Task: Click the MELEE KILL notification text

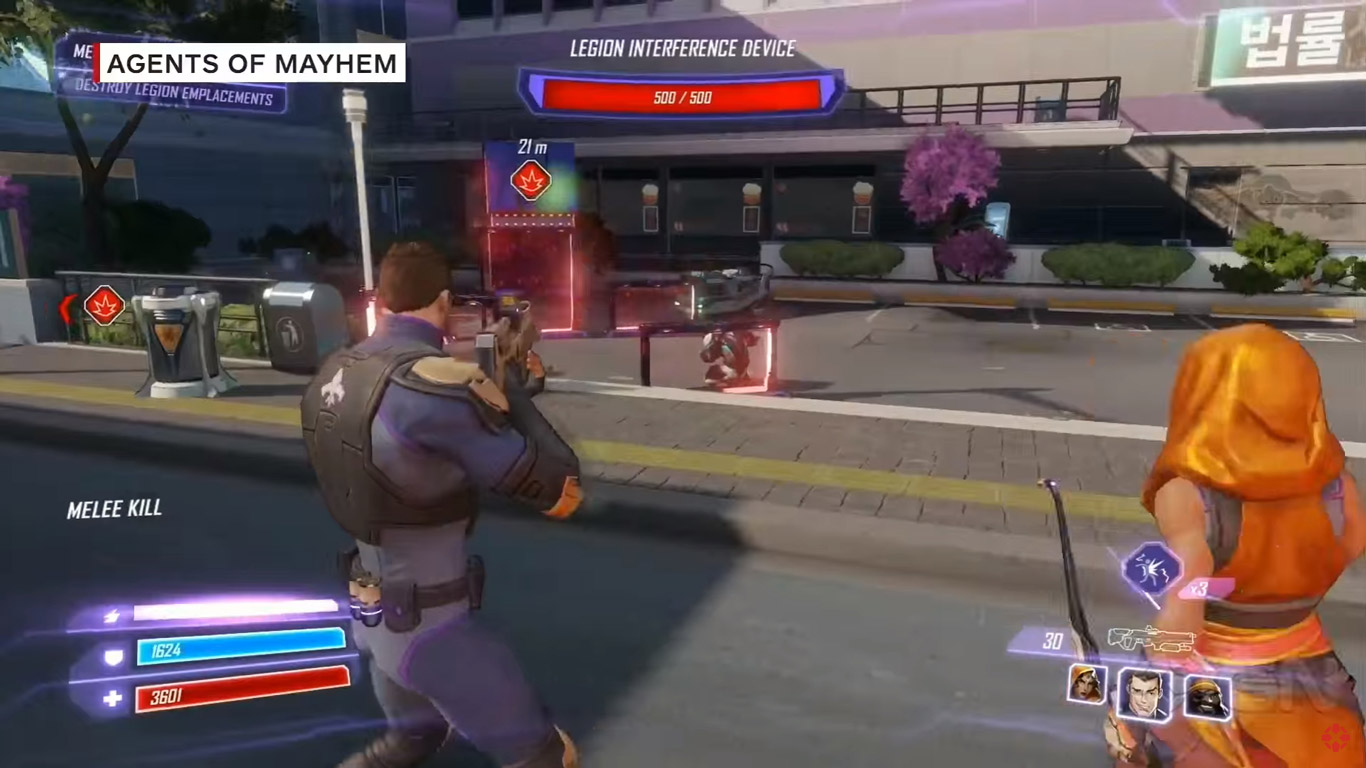Action: [x=116, y=507]
